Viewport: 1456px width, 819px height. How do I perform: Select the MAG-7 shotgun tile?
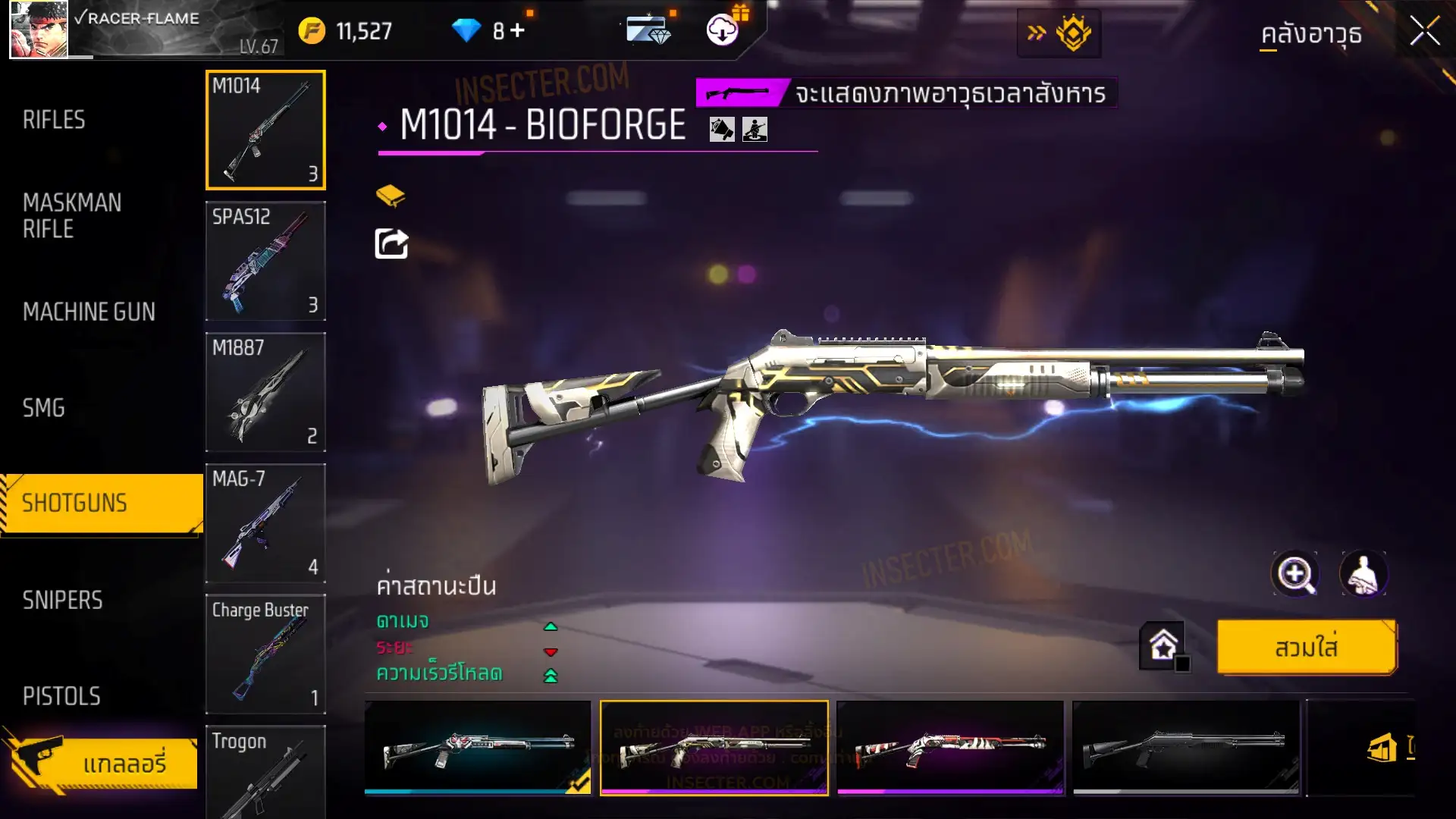265,522
